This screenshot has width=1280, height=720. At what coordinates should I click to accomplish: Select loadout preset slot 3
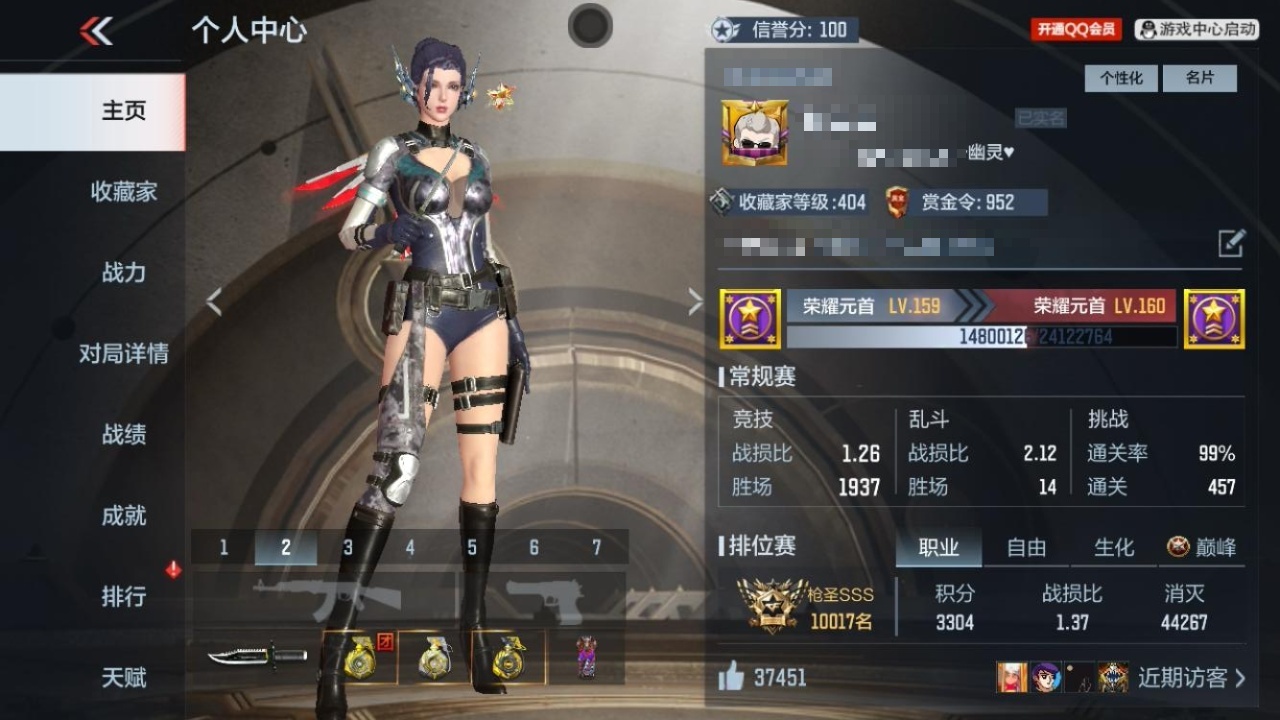pyautogui.click(x=347, y=548)
